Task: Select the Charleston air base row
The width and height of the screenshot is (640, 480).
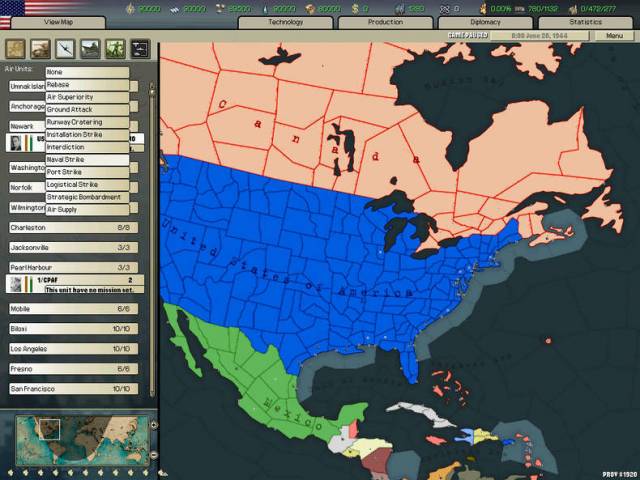Action: pos(71,228)
